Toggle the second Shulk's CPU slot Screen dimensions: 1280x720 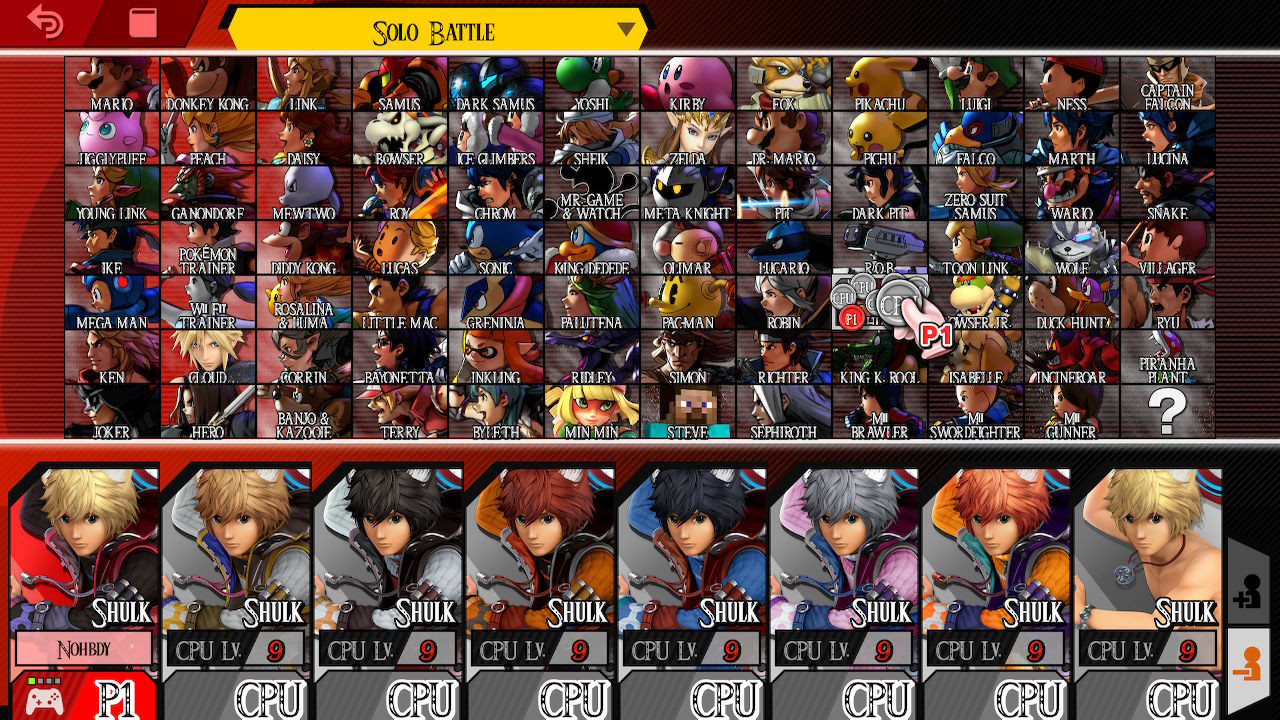pyautogui.click(x=269, y=698)
